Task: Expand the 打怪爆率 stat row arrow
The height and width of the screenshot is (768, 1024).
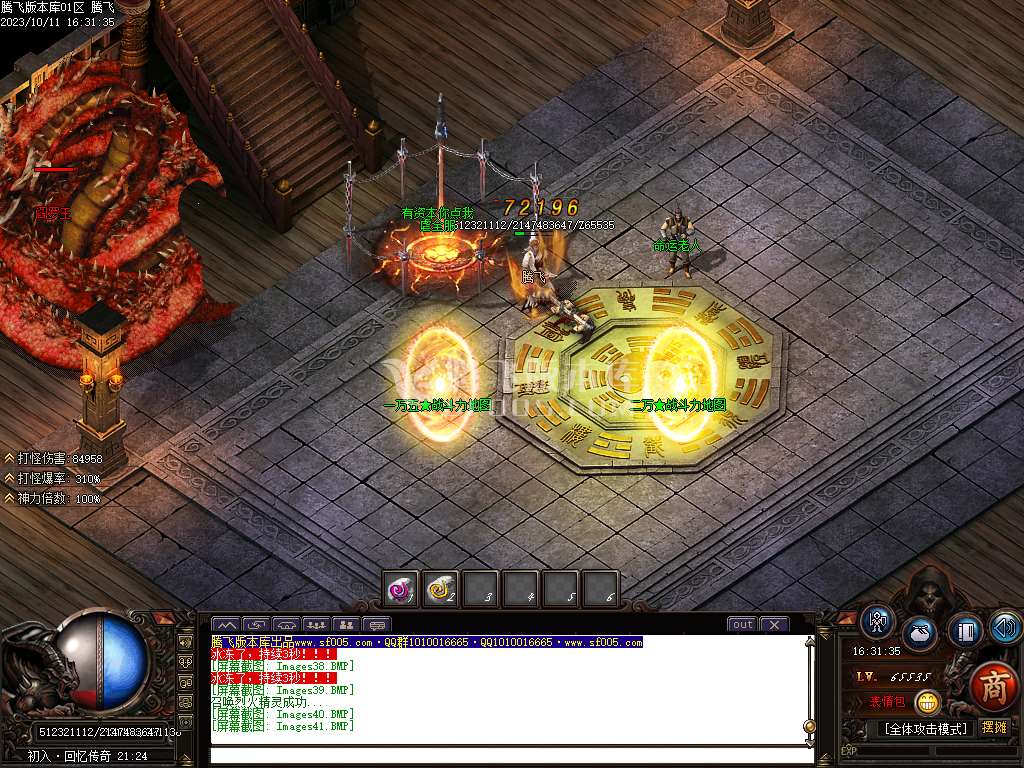Action: [9, 478]
